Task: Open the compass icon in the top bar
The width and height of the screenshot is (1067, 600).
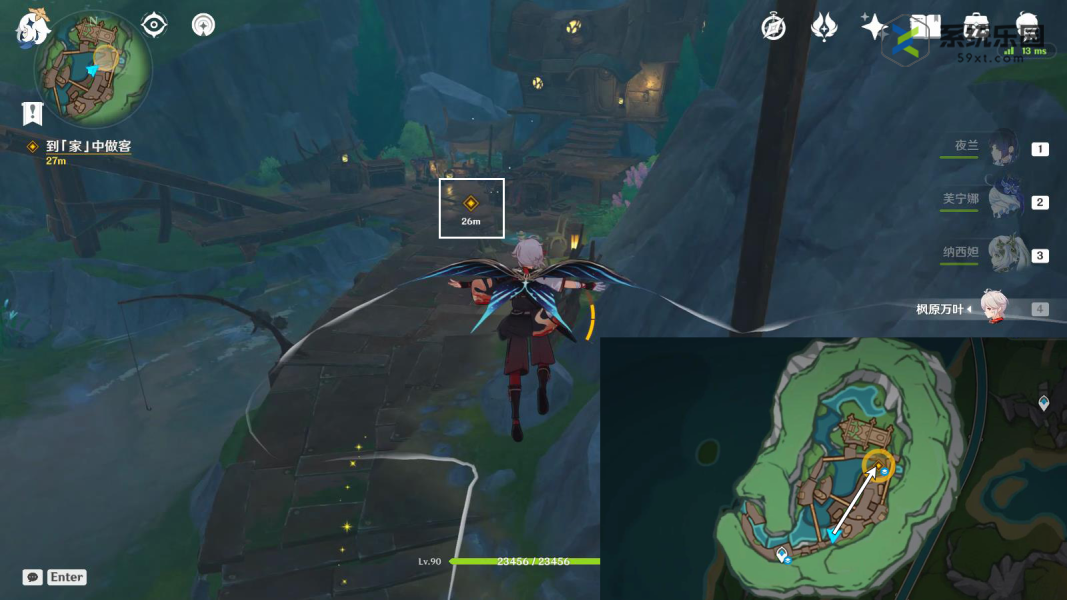Action: point(773,27)
